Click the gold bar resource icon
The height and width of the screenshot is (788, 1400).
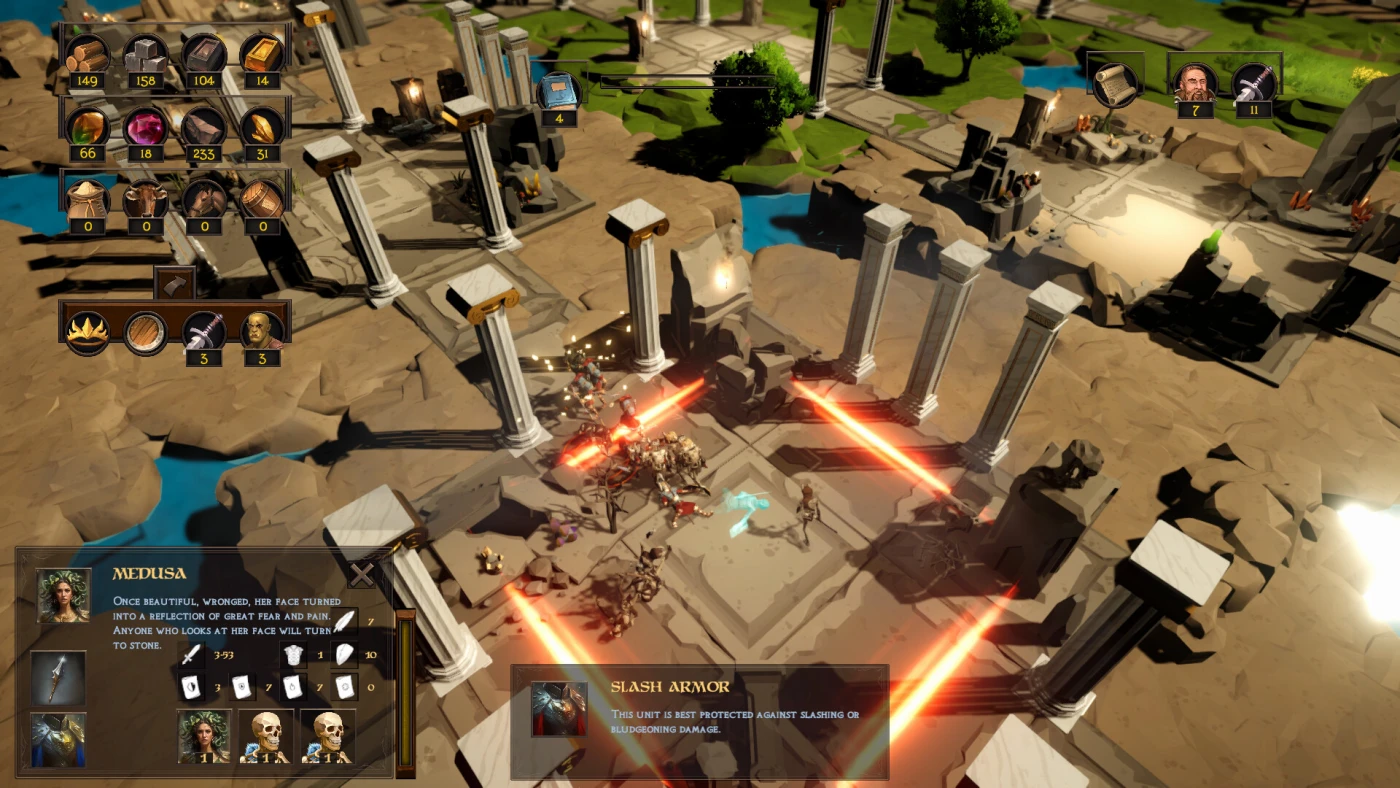262,53
